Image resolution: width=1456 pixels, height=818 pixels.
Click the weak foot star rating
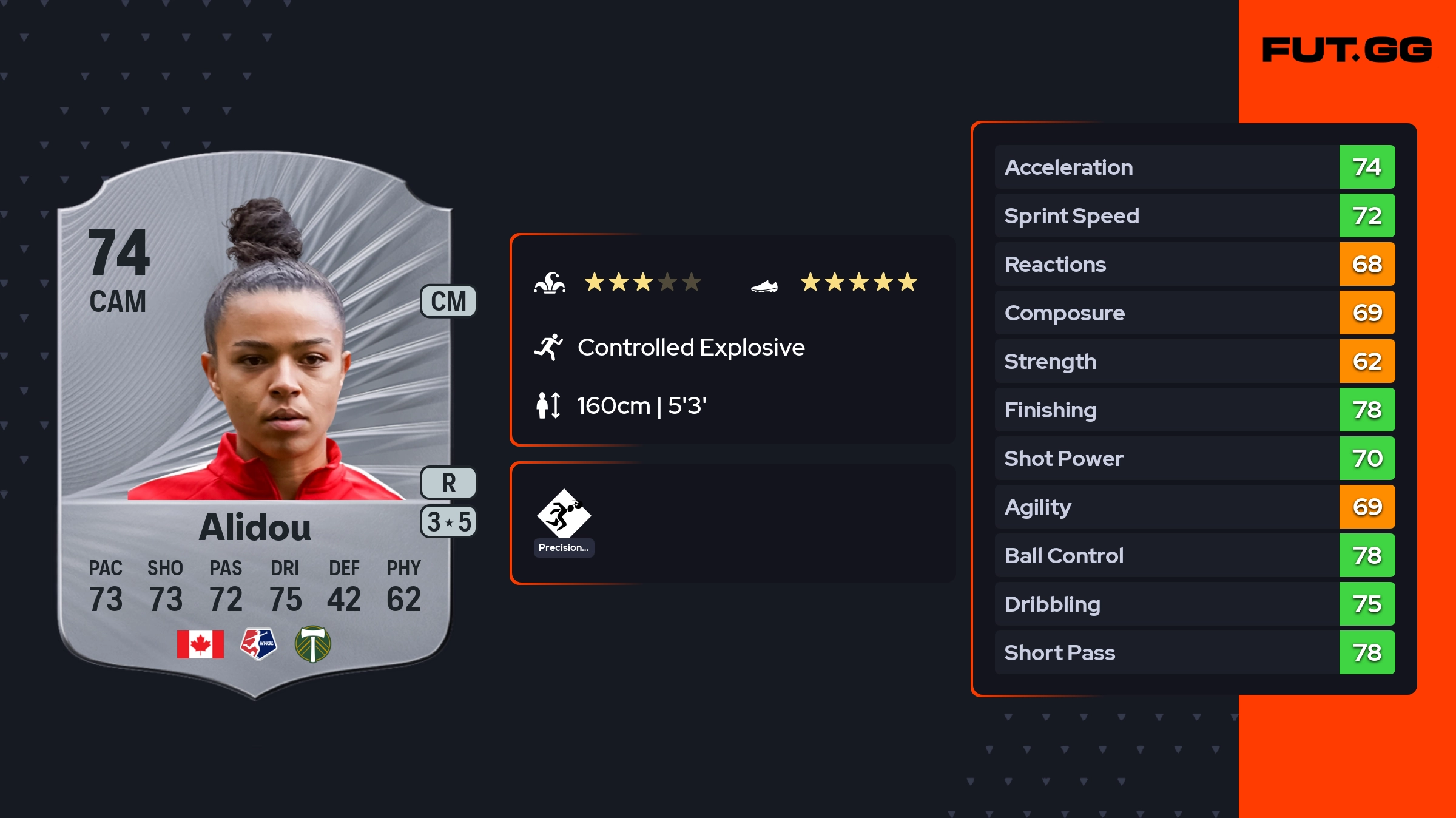coord(858,282)
